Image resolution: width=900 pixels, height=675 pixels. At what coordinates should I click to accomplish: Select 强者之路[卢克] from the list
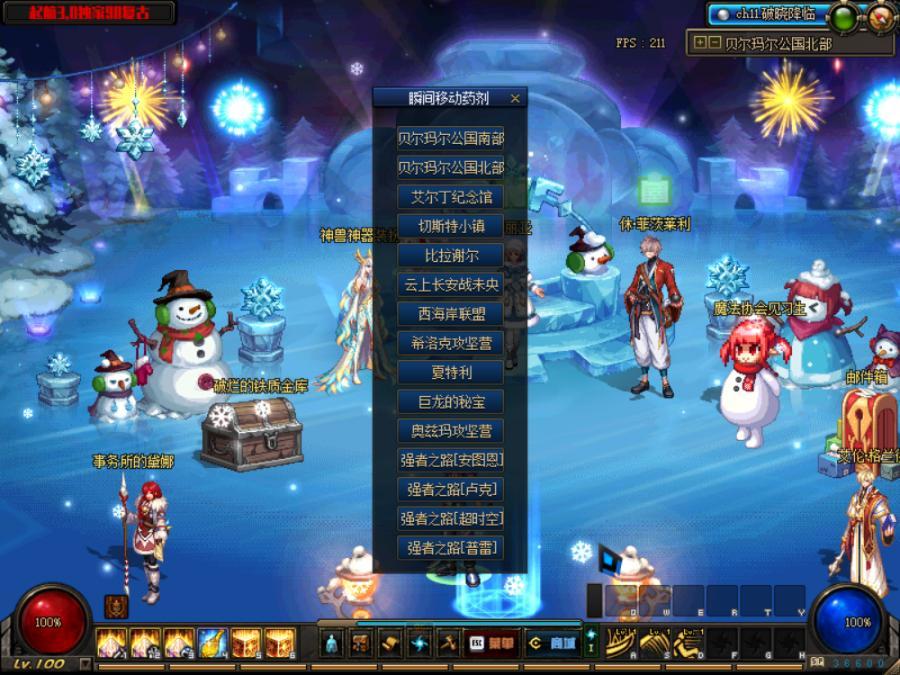click(450, 490)
